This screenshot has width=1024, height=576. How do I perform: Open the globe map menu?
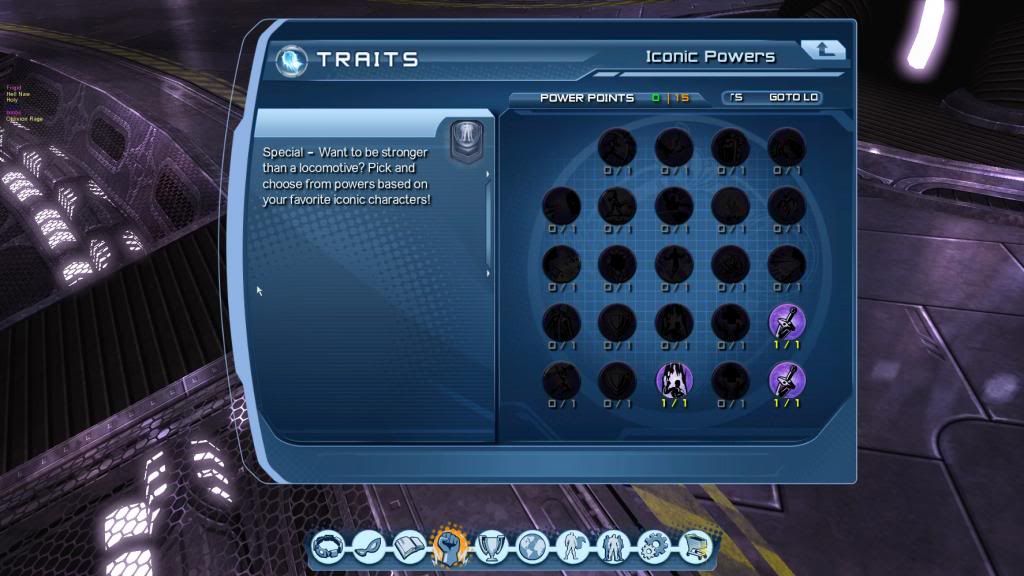tap(532, 546)
